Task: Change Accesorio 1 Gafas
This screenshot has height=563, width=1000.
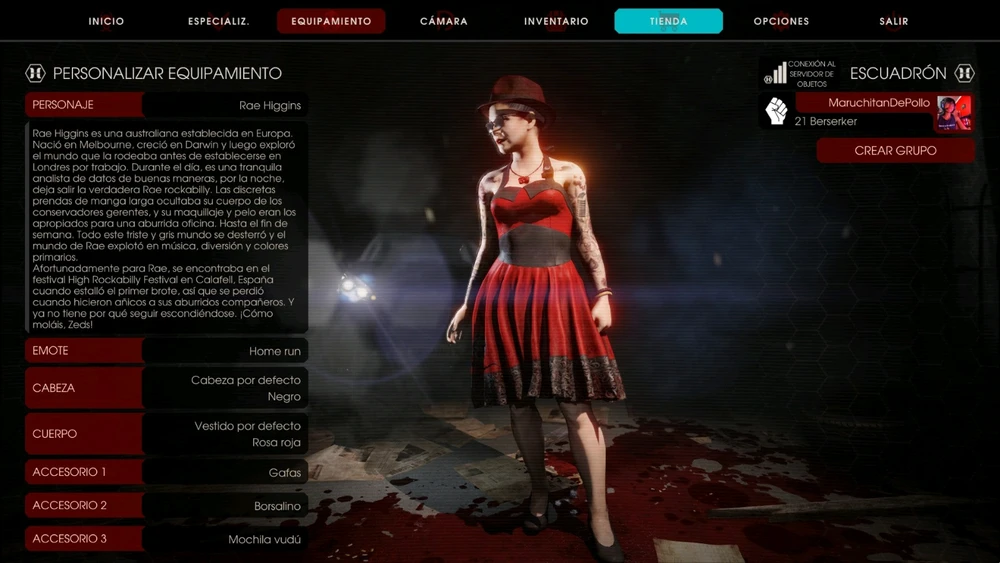Action: click(x=166, y=472)
